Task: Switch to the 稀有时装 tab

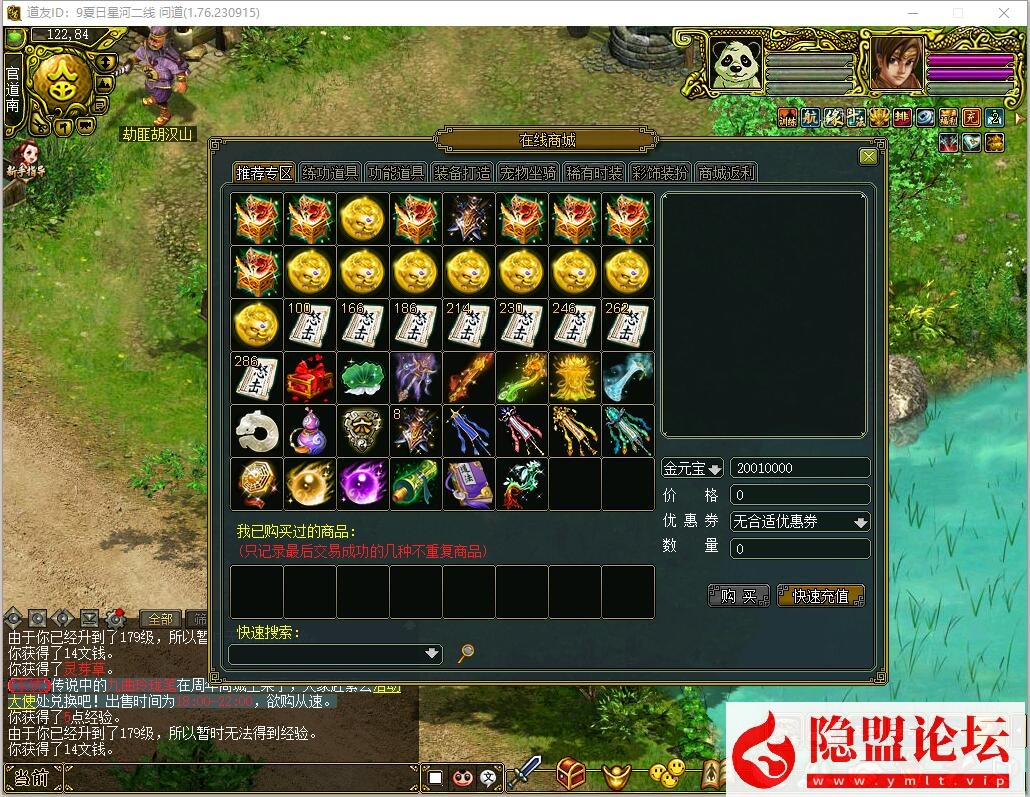Action: pos(594,172)
